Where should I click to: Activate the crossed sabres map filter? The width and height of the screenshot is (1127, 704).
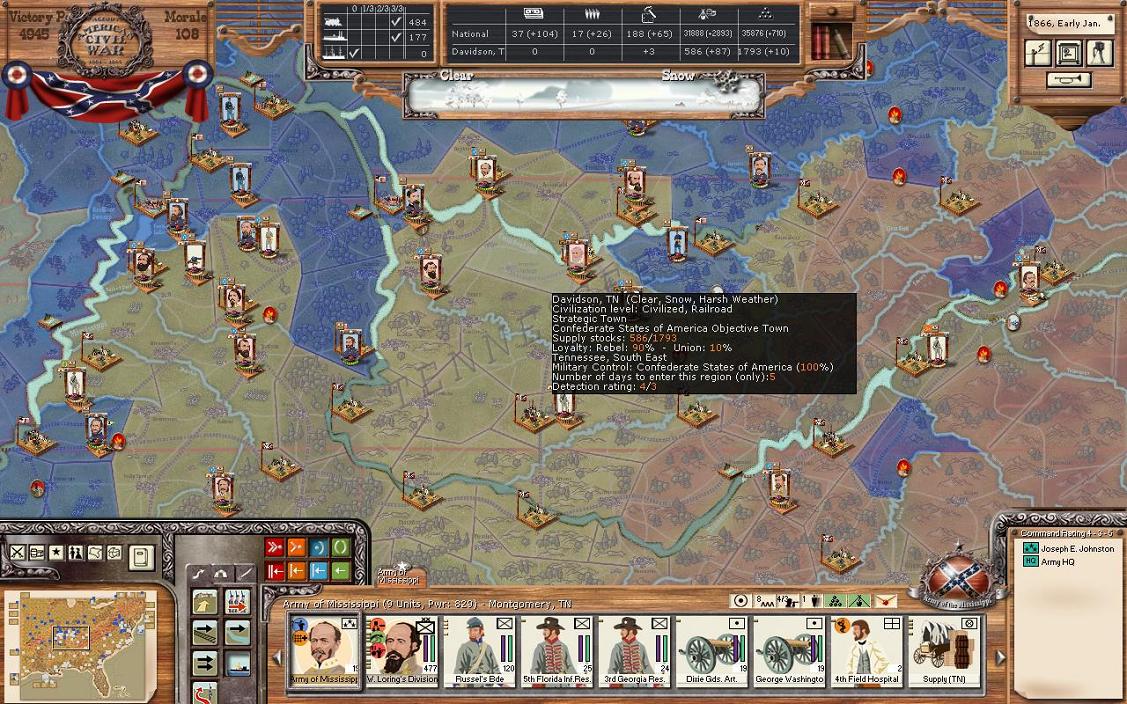coord(18,553)
